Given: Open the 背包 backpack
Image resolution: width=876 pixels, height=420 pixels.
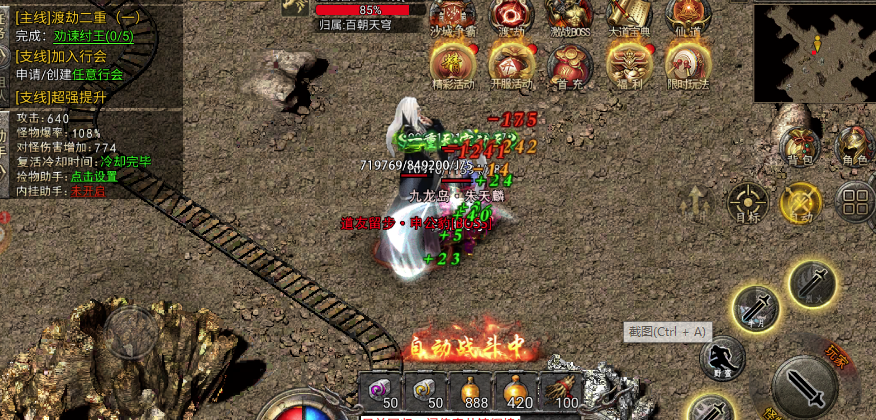Looking at the screenshot, I should (x=800, y=144).
